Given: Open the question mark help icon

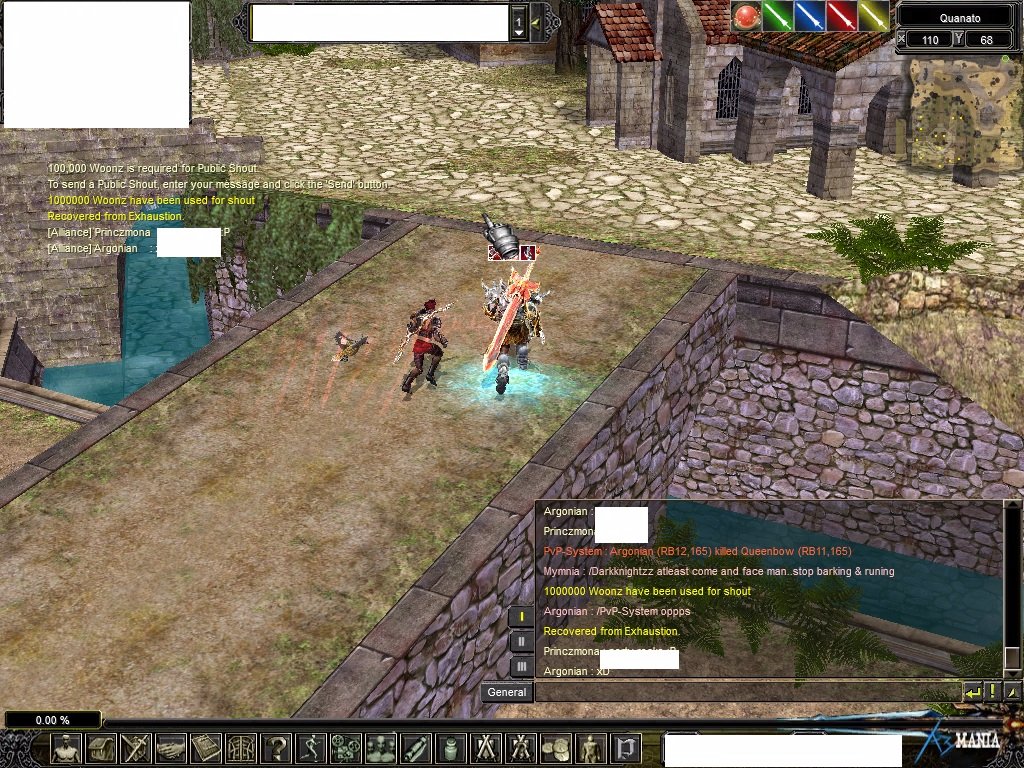Looking at the screenshot, I should (x=276, y=748).
